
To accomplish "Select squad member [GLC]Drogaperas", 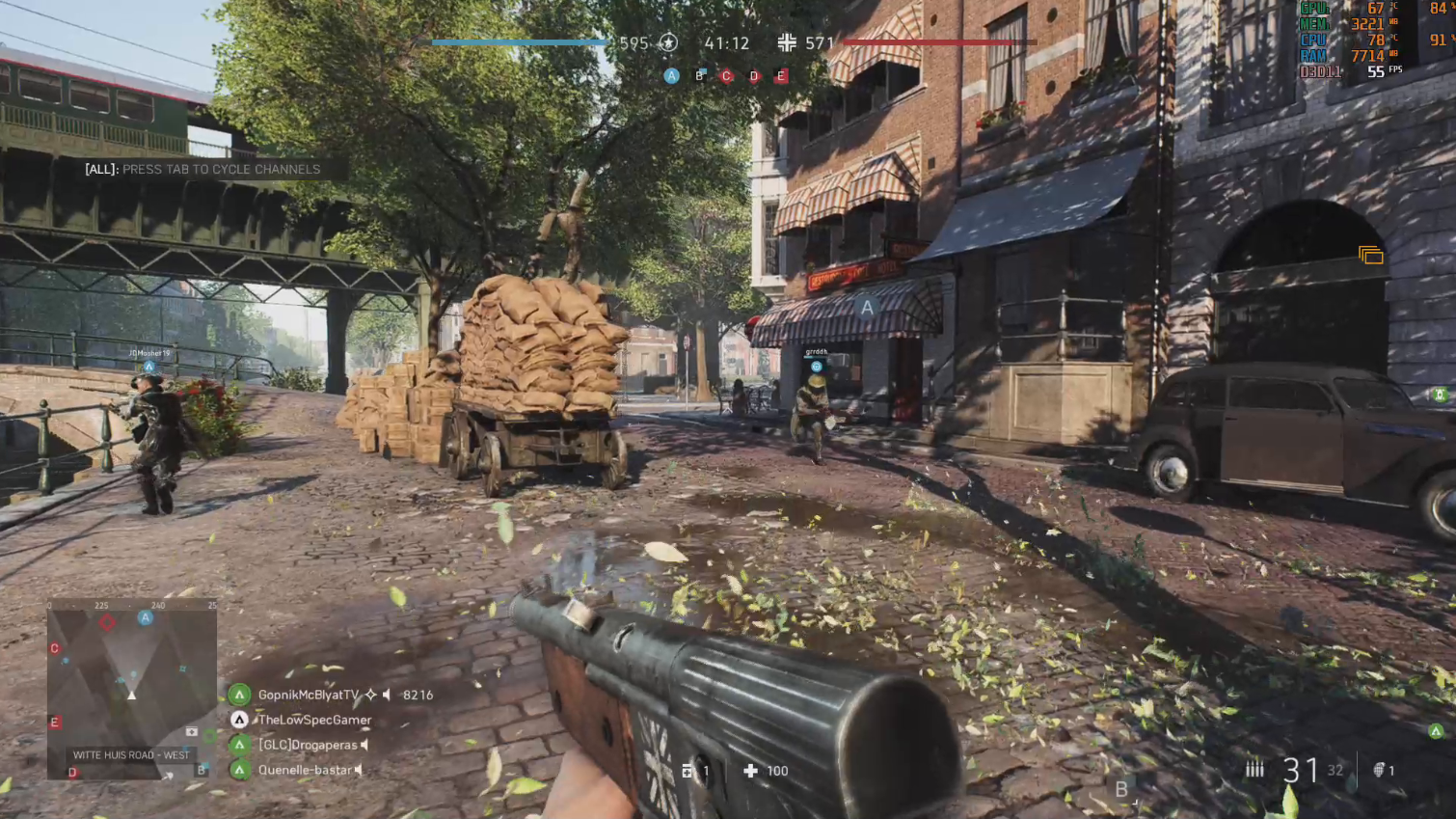I will (307, 745).
